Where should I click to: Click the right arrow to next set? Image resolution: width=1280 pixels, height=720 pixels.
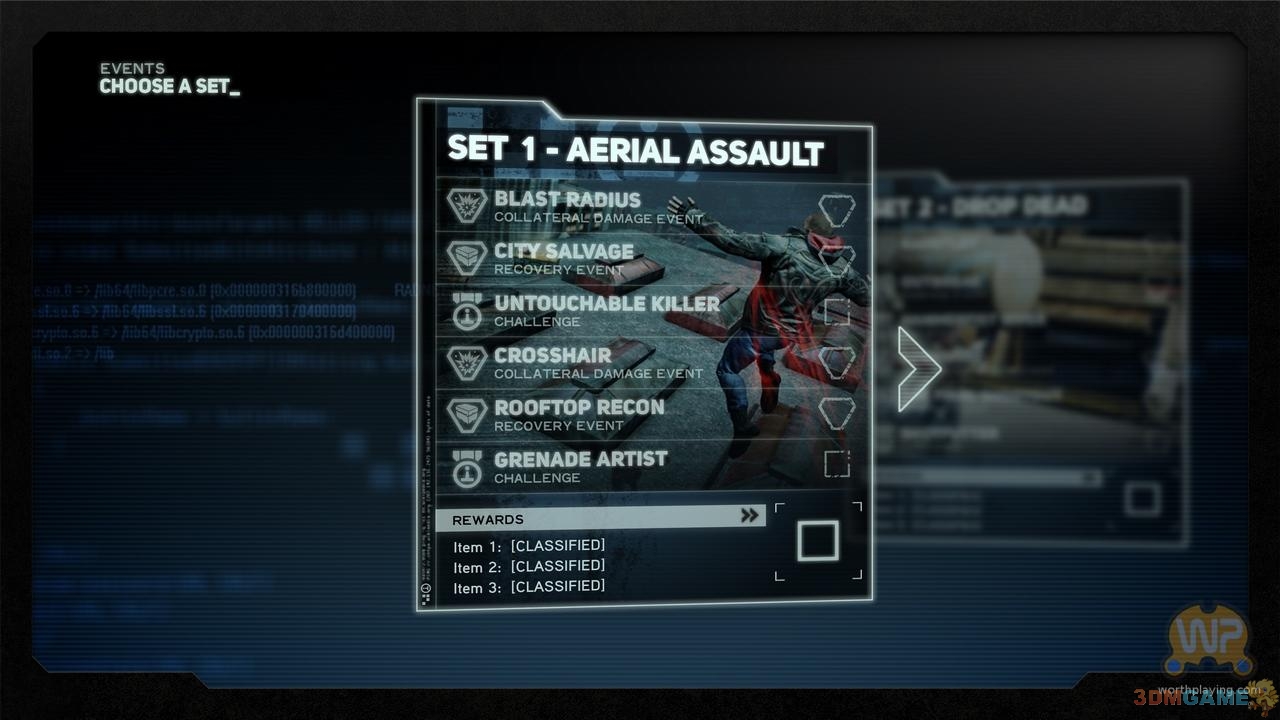click(918, 368)
